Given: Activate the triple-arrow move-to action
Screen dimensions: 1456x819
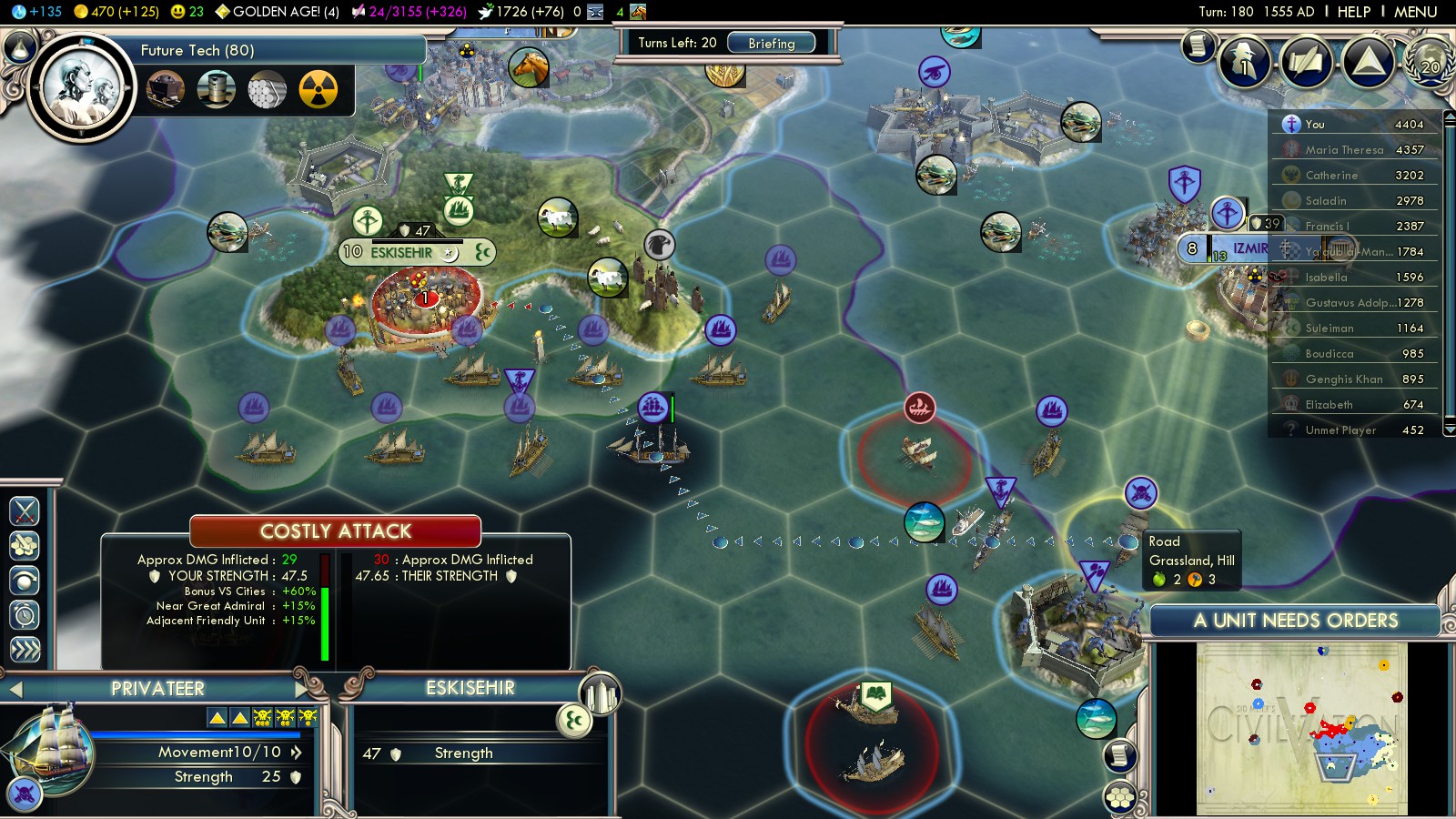Looking at the screenshot, I should pos(25,649).
